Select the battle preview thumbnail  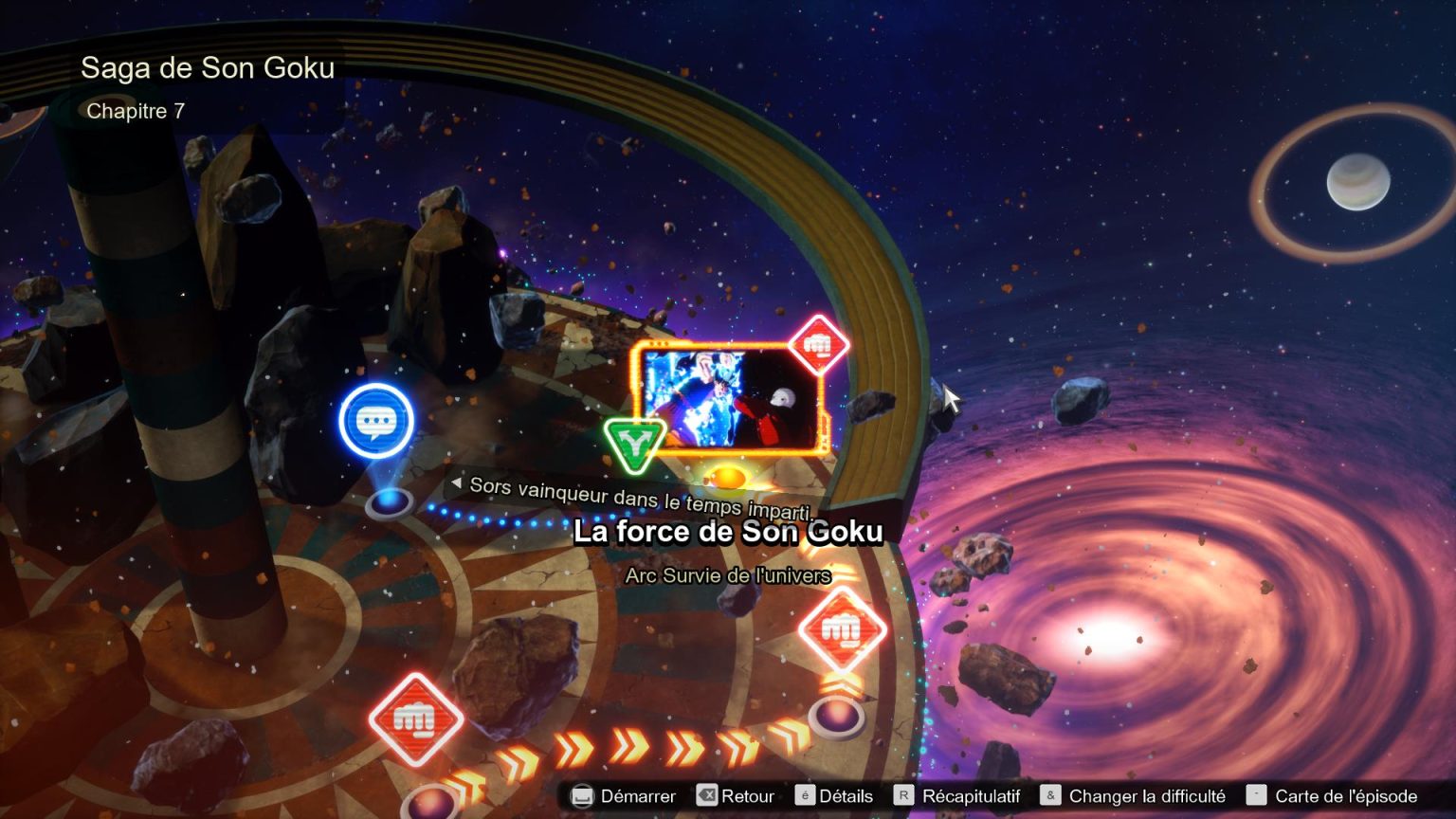(730, 401)
